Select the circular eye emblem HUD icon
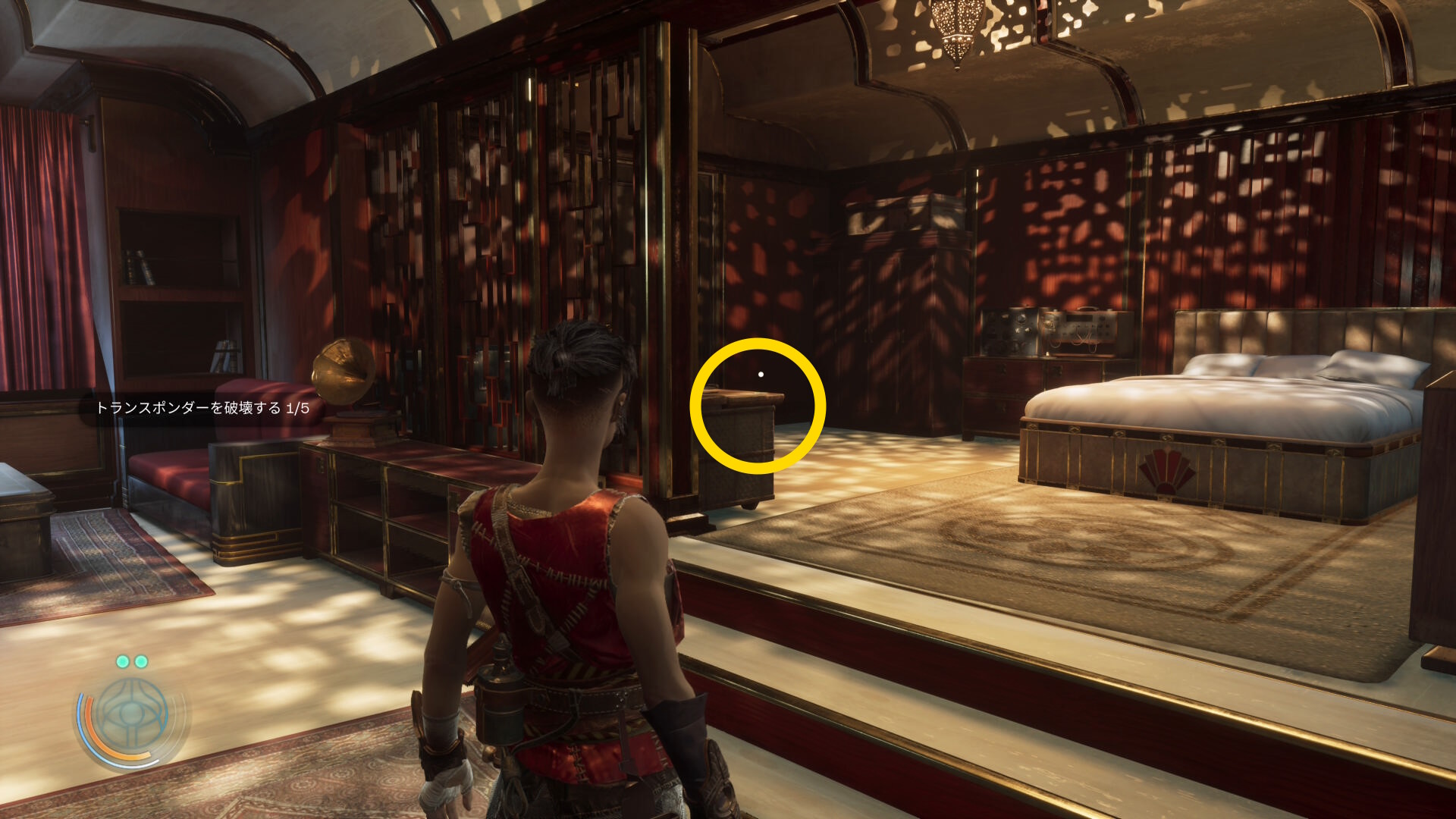Screen dimensions: 1456x819 click(133, 716)
